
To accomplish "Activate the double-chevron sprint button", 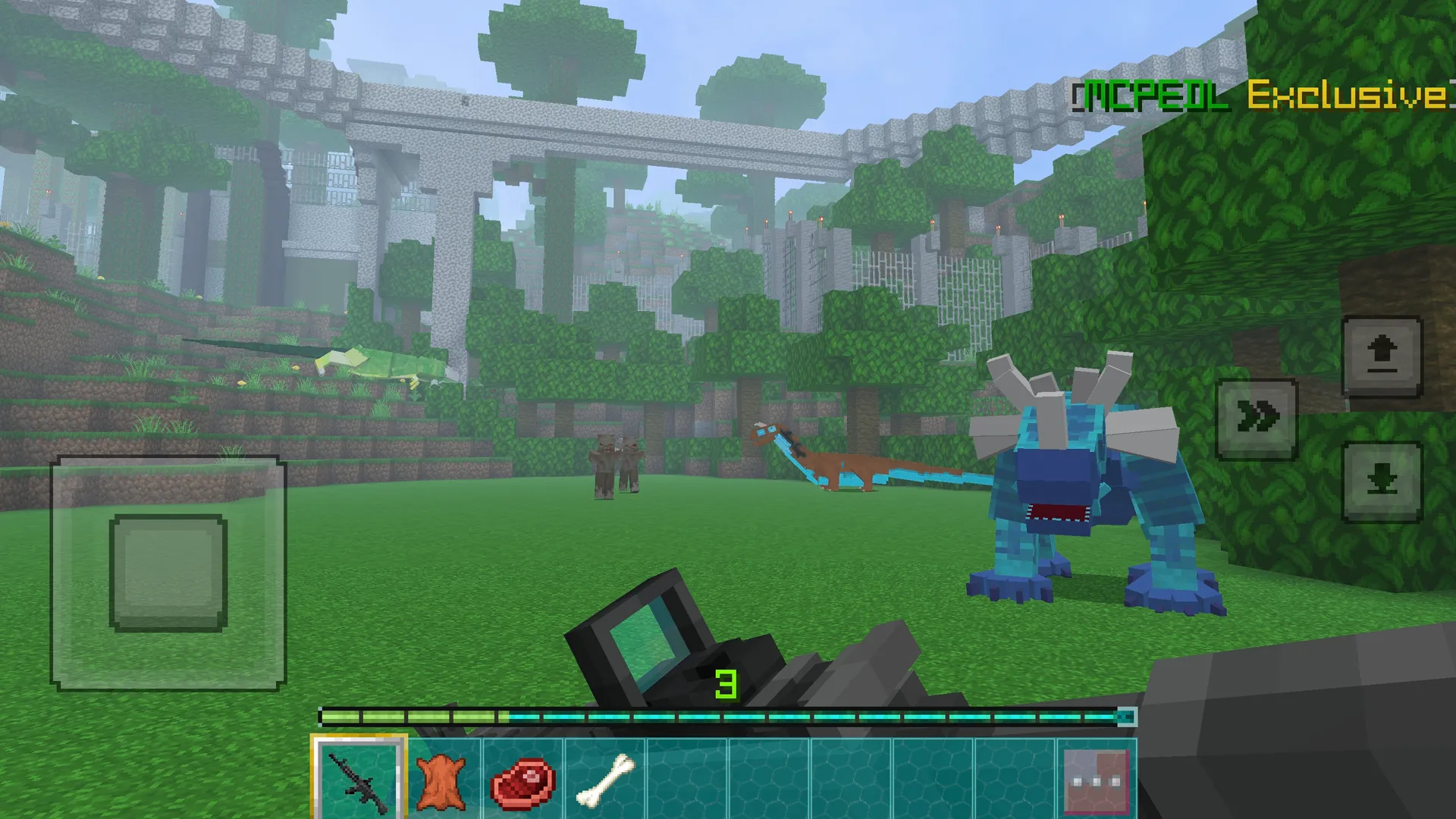I will tap(1257, 419).
